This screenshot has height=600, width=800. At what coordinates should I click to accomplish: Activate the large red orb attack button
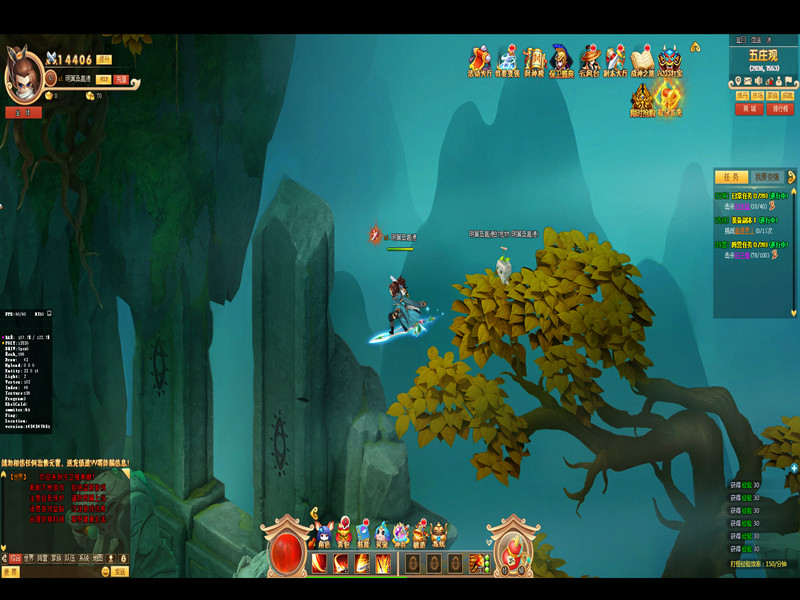pyautogui.click(x=288, y=549)
